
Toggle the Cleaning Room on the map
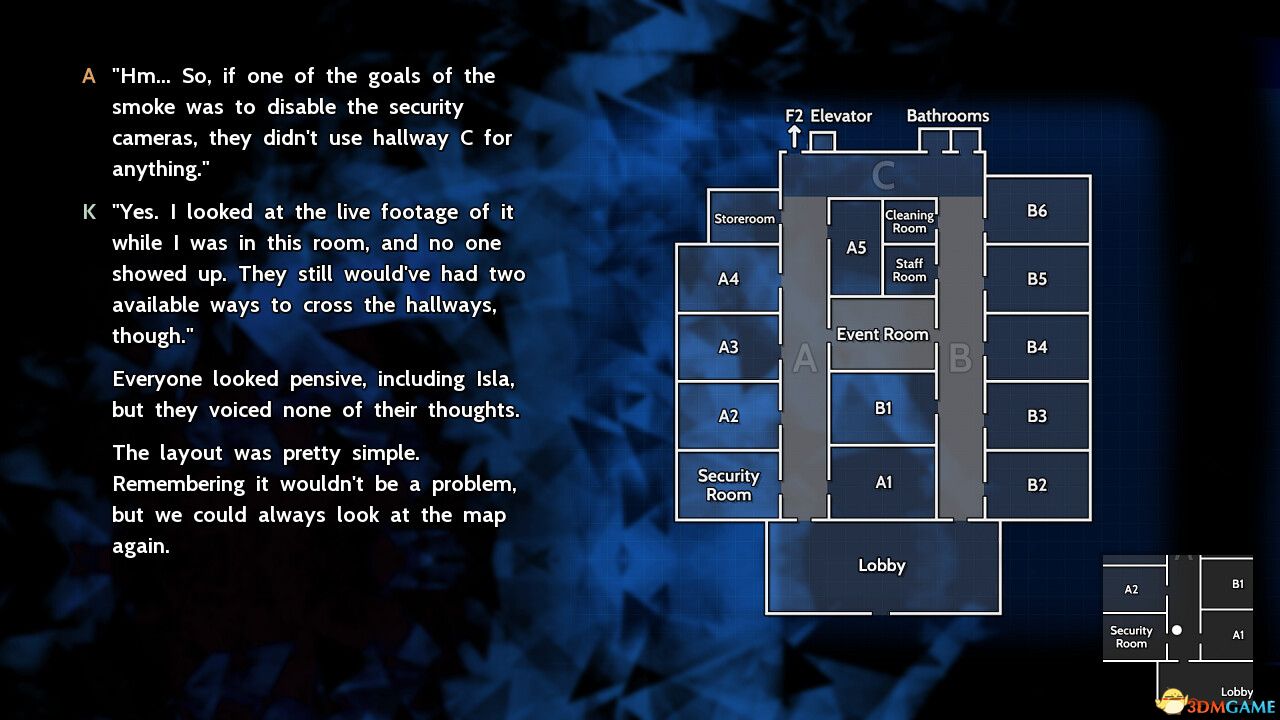[909, 220]
